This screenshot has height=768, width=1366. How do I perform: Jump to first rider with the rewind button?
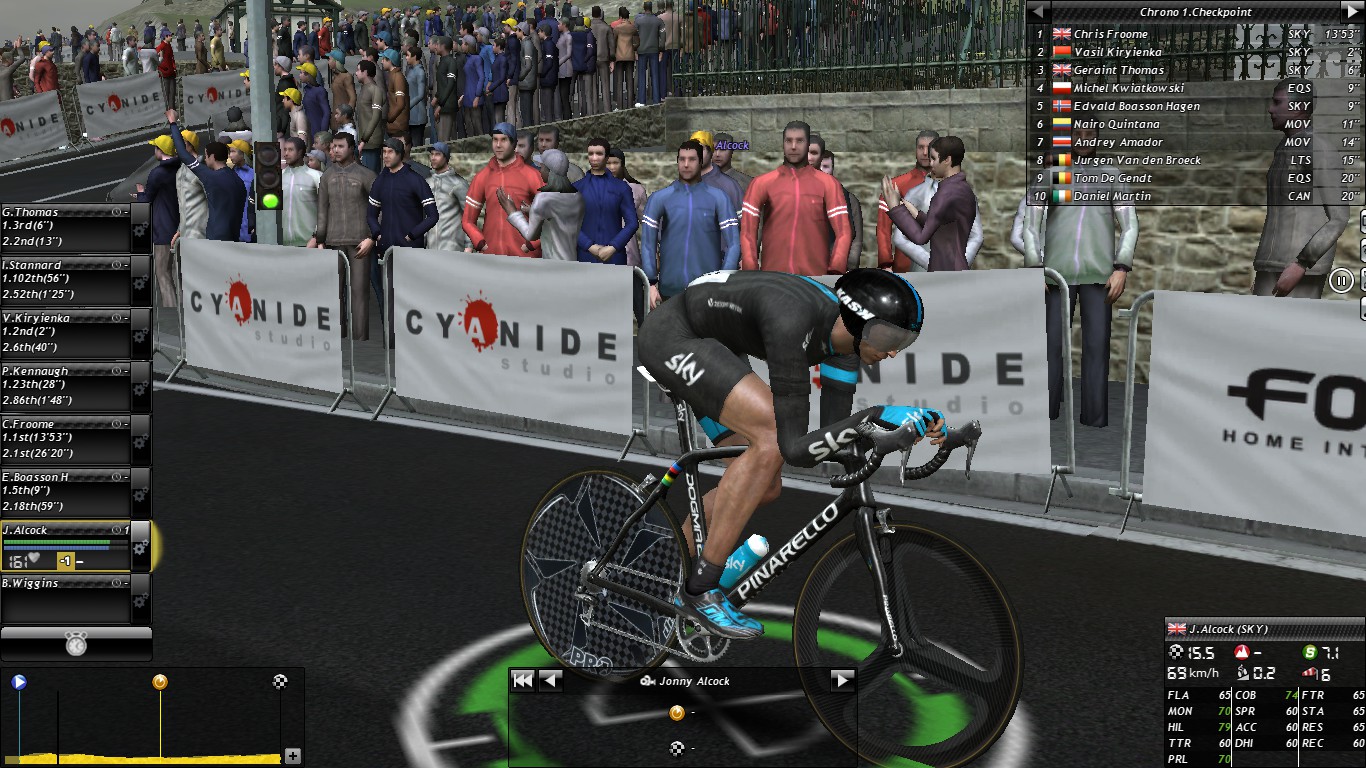click(522, 681)
